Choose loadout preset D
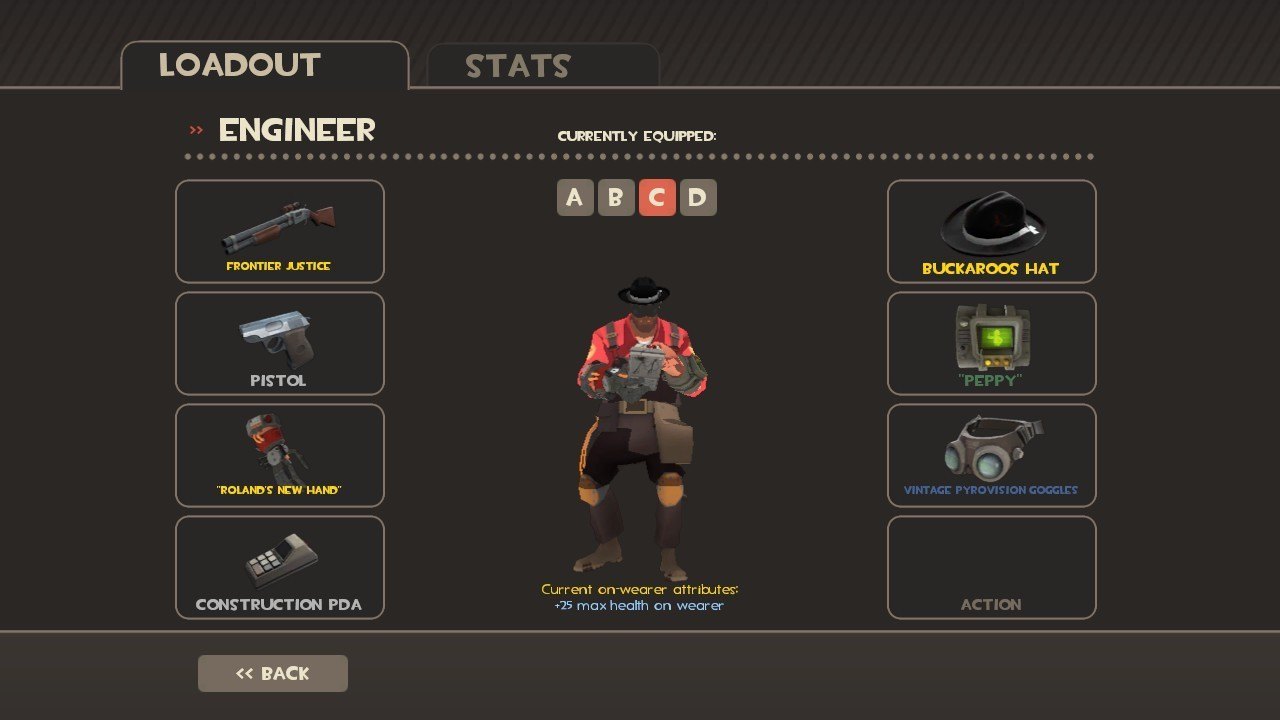 tap(697, 198)
